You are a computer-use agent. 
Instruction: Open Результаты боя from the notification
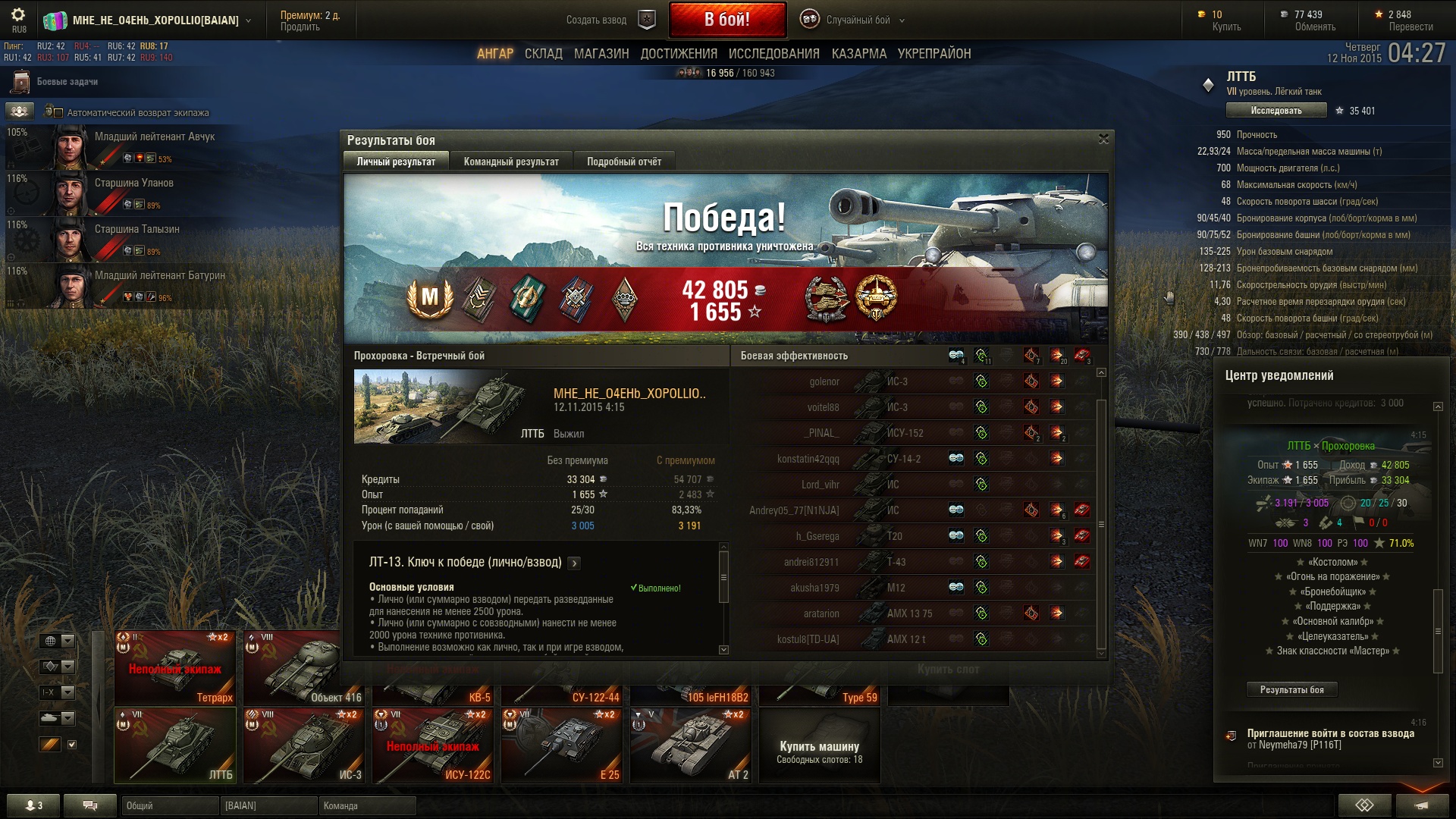1291,689
